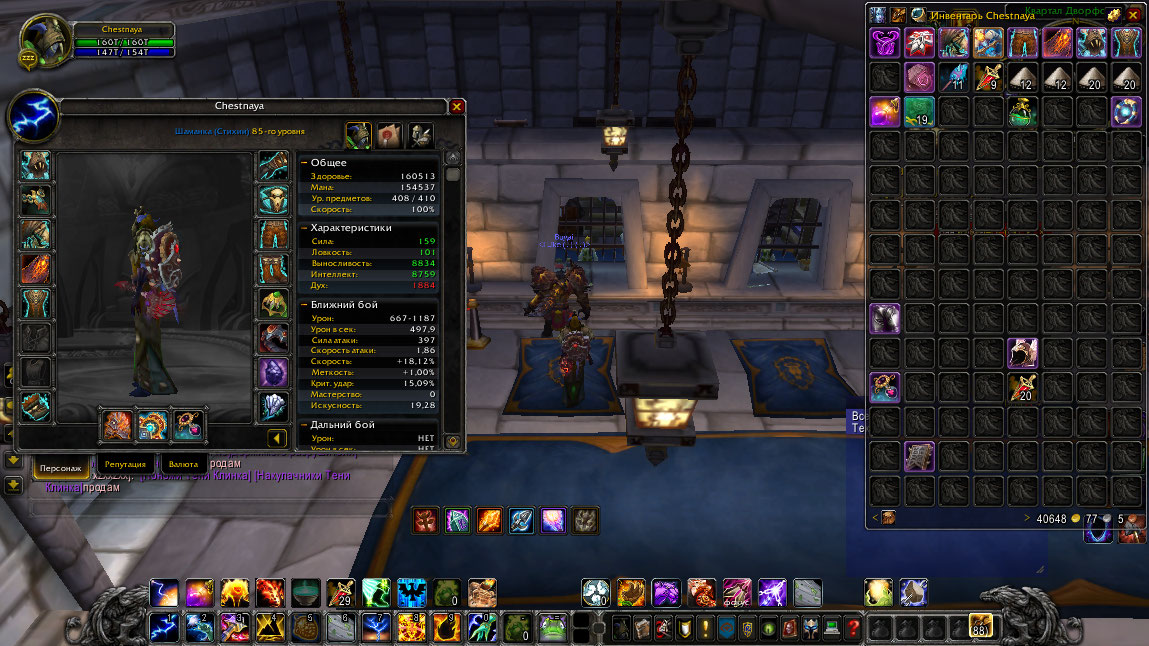Collapse the Характеристики stats section
Image resolution: width=1149 pixels, height=646 pixels.
(304, 228)
